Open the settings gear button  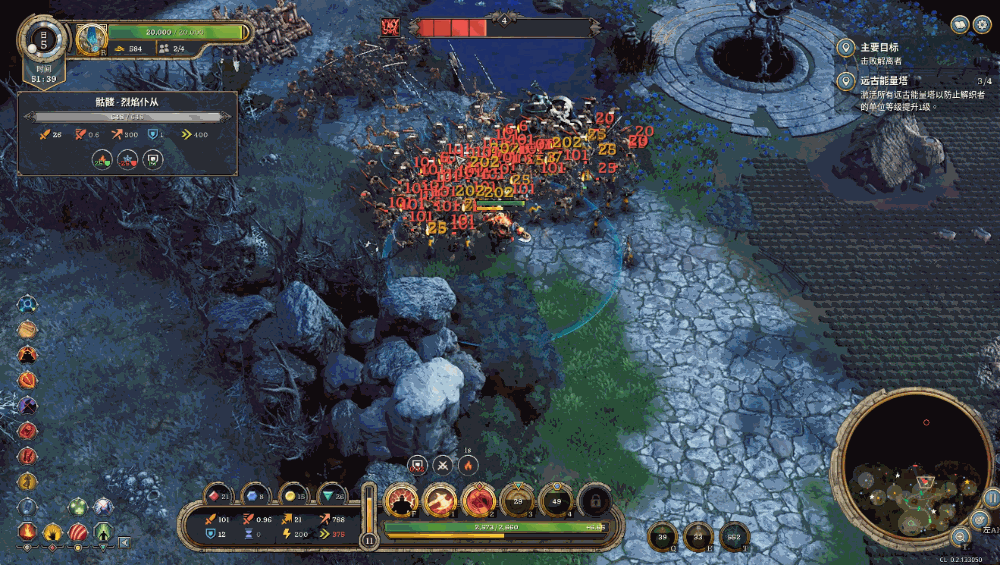tap(981, 23)
